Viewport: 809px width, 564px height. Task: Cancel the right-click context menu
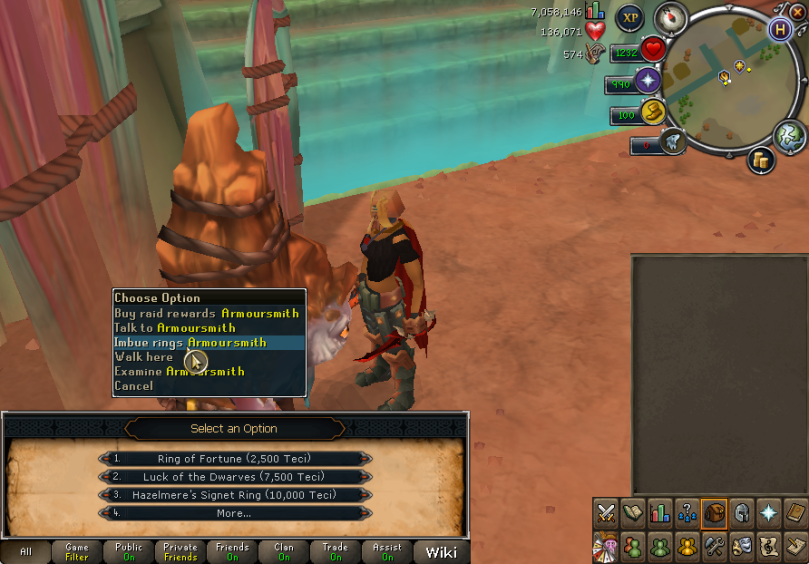(134, 386)
